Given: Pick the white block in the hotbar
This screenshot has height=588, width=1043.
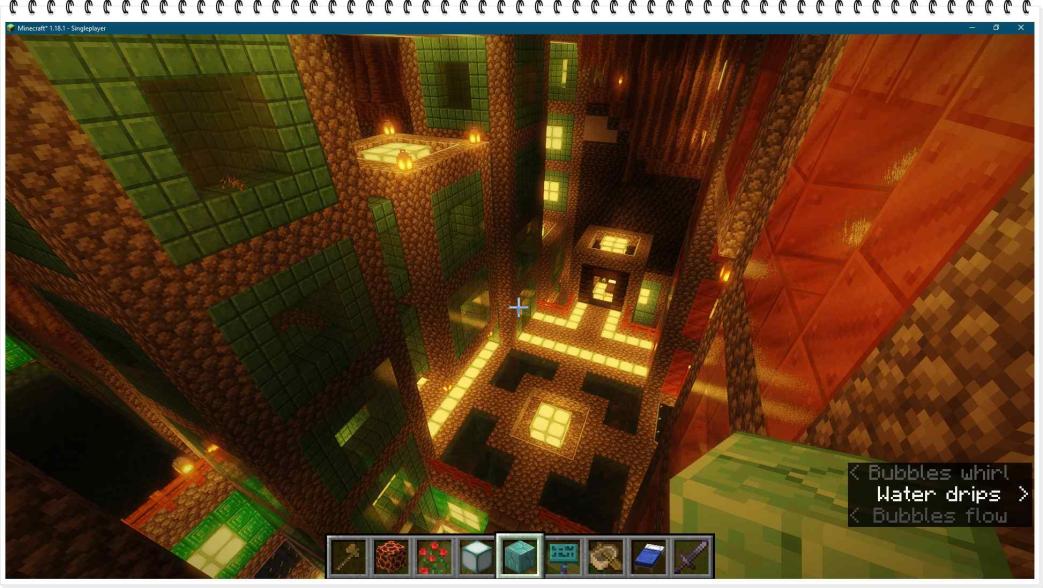Looking at the screenshot, I should (477, 556).
